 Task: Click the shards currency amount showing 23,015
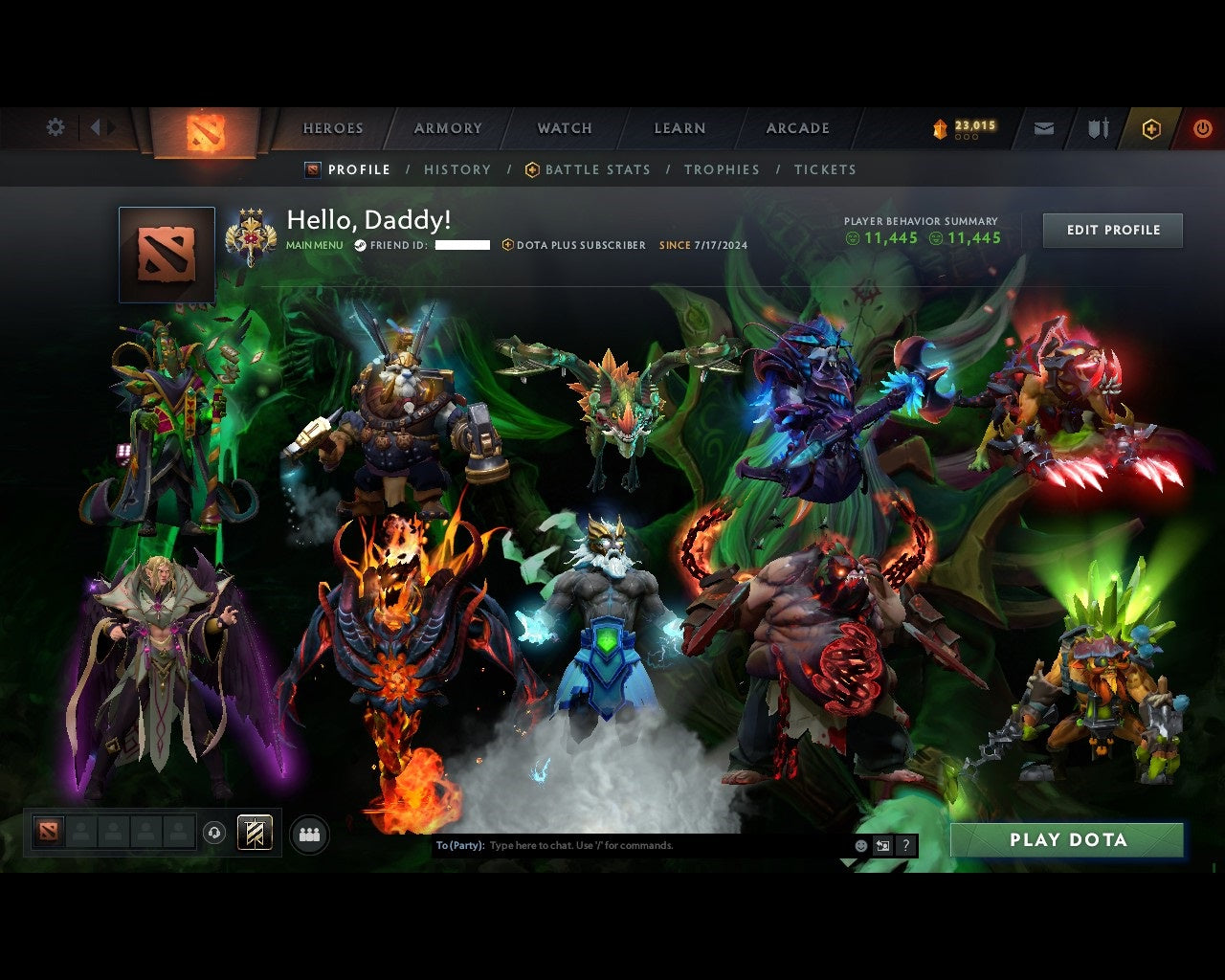(x=974, y=124)
